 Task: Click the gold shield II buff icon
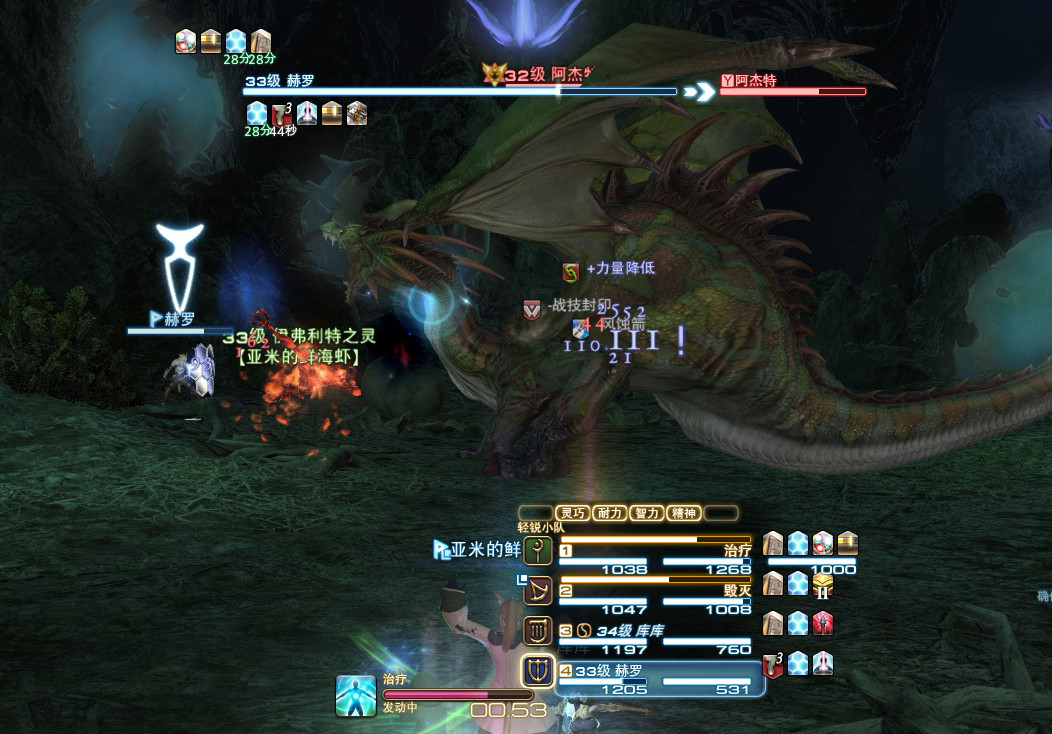pos(823,584)
